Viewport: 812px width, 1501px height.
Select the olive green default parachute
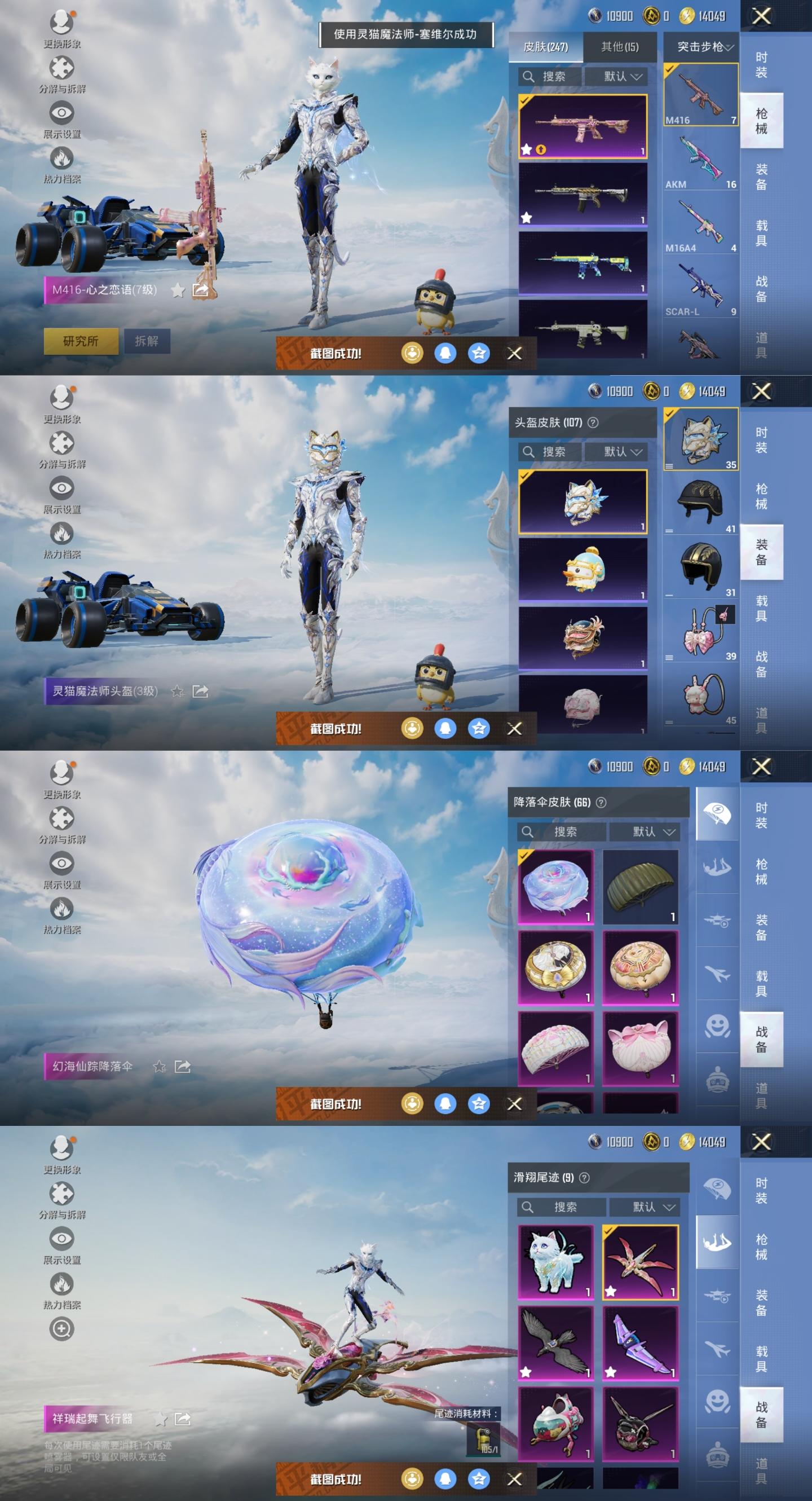pos(640,886)
